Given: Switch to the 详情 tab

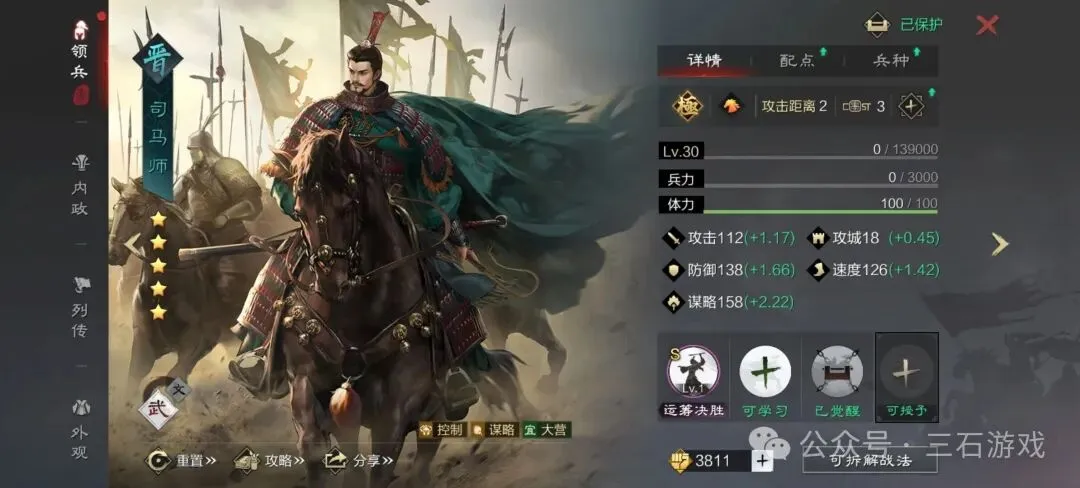Looking at the screenshot, I should pyautogui.click(x=704, y=60).
